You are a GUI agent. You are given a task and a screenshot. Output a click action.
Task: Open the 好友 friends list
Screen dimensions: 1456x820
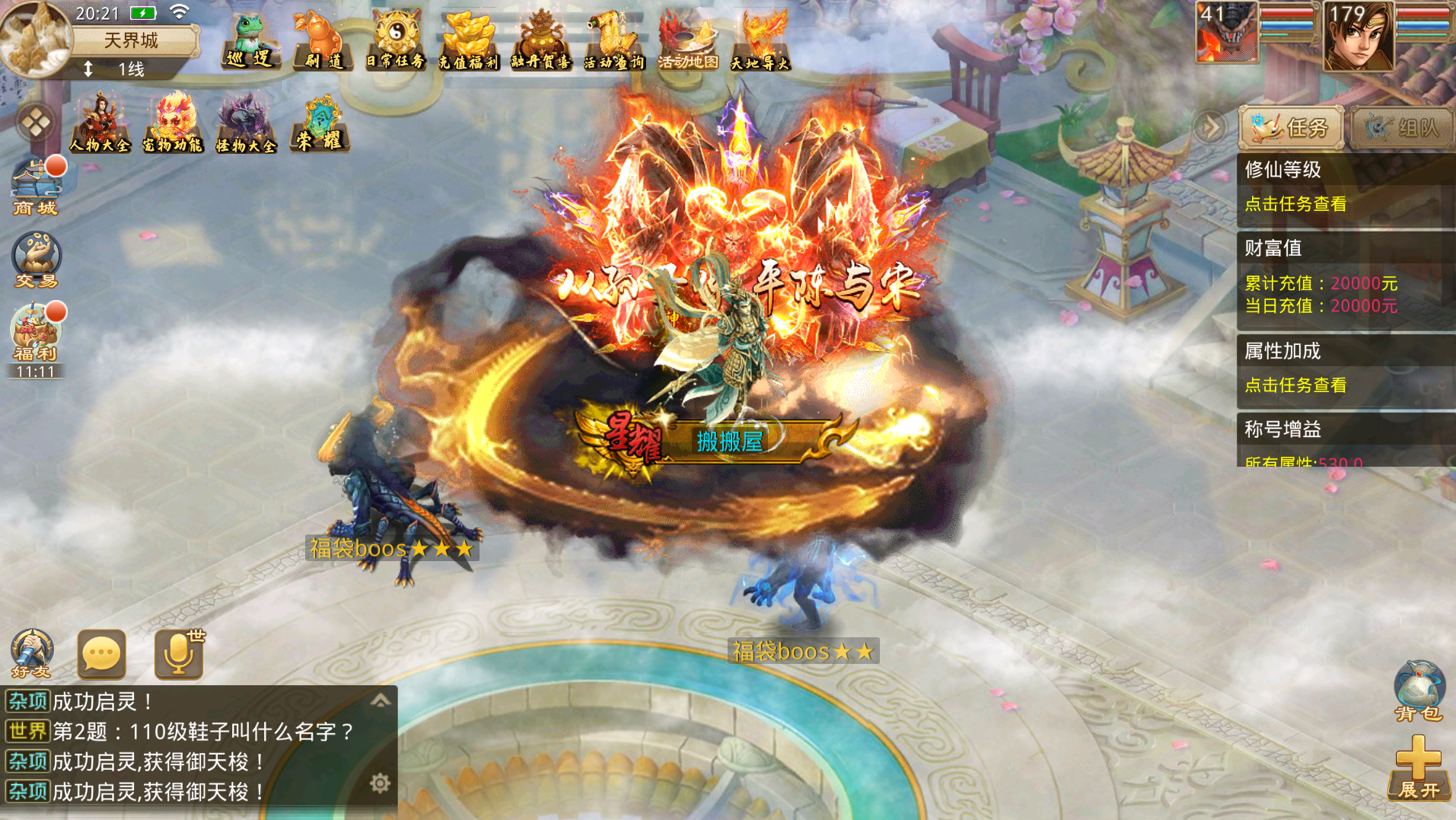[x=31, y=653]
